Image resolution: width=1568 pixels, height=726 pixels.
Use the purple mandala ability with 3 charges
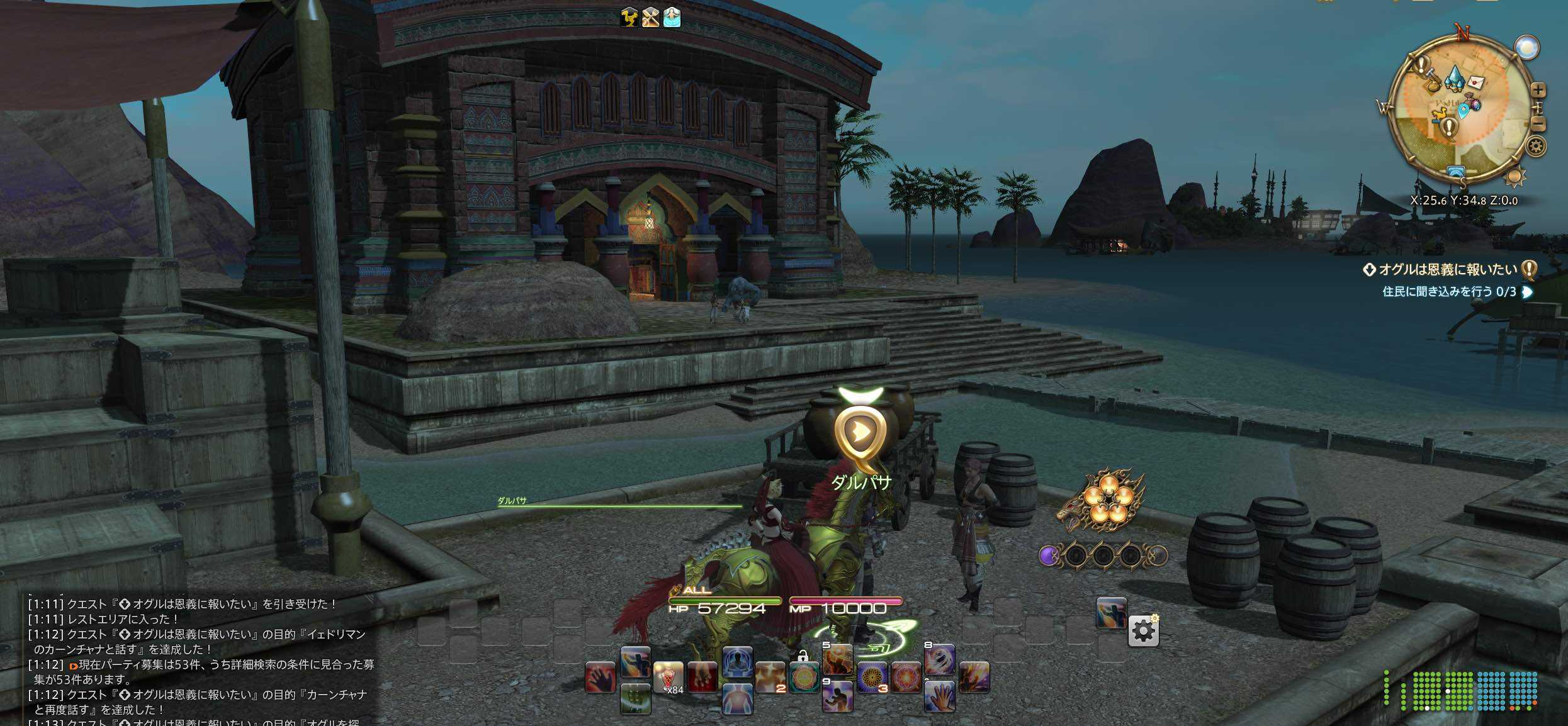tap(872, 677)
